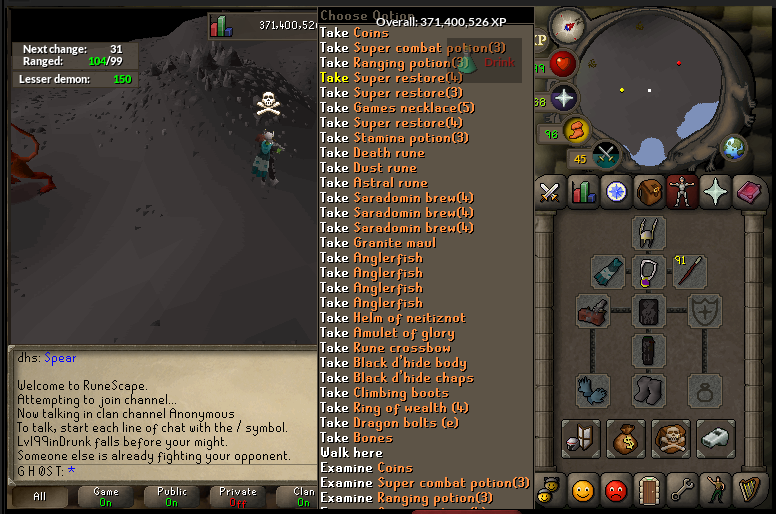
Task: Take the Ring of wealth (4)
Action: 394,408
